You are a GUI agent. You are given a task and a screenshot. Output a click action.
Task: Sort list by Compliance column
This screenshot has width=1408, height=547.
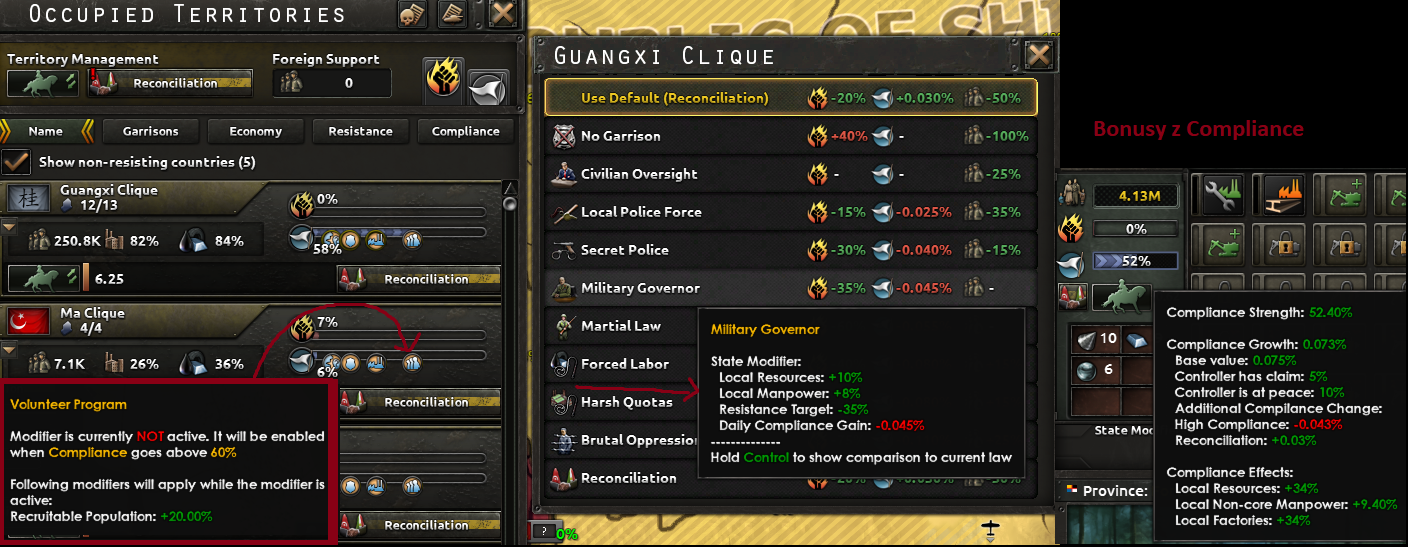tap(465, 131)
